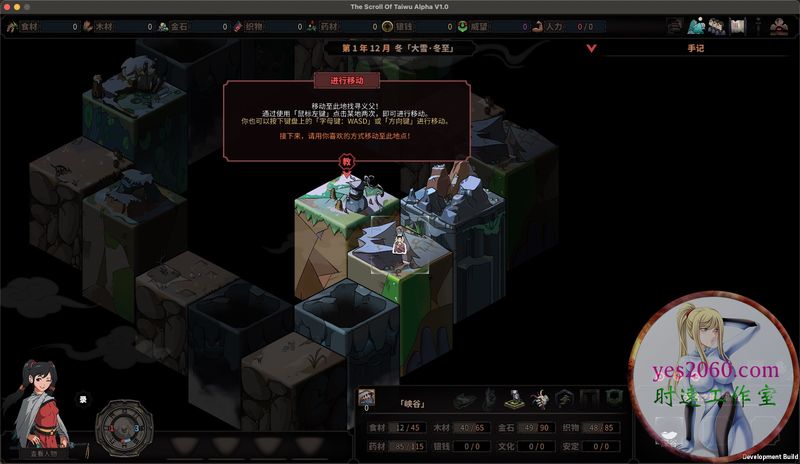
Task: Activate the building on pedestal action icon
Action: click(x=513, y=400)
